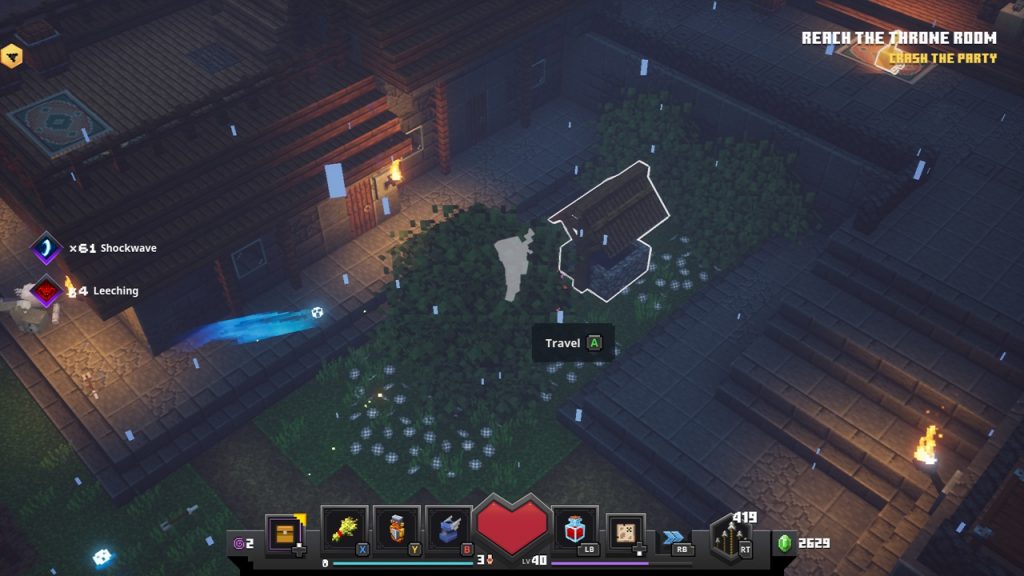Open the inventory chest slot
1024x576 pixels.
[x=285, y=532]
